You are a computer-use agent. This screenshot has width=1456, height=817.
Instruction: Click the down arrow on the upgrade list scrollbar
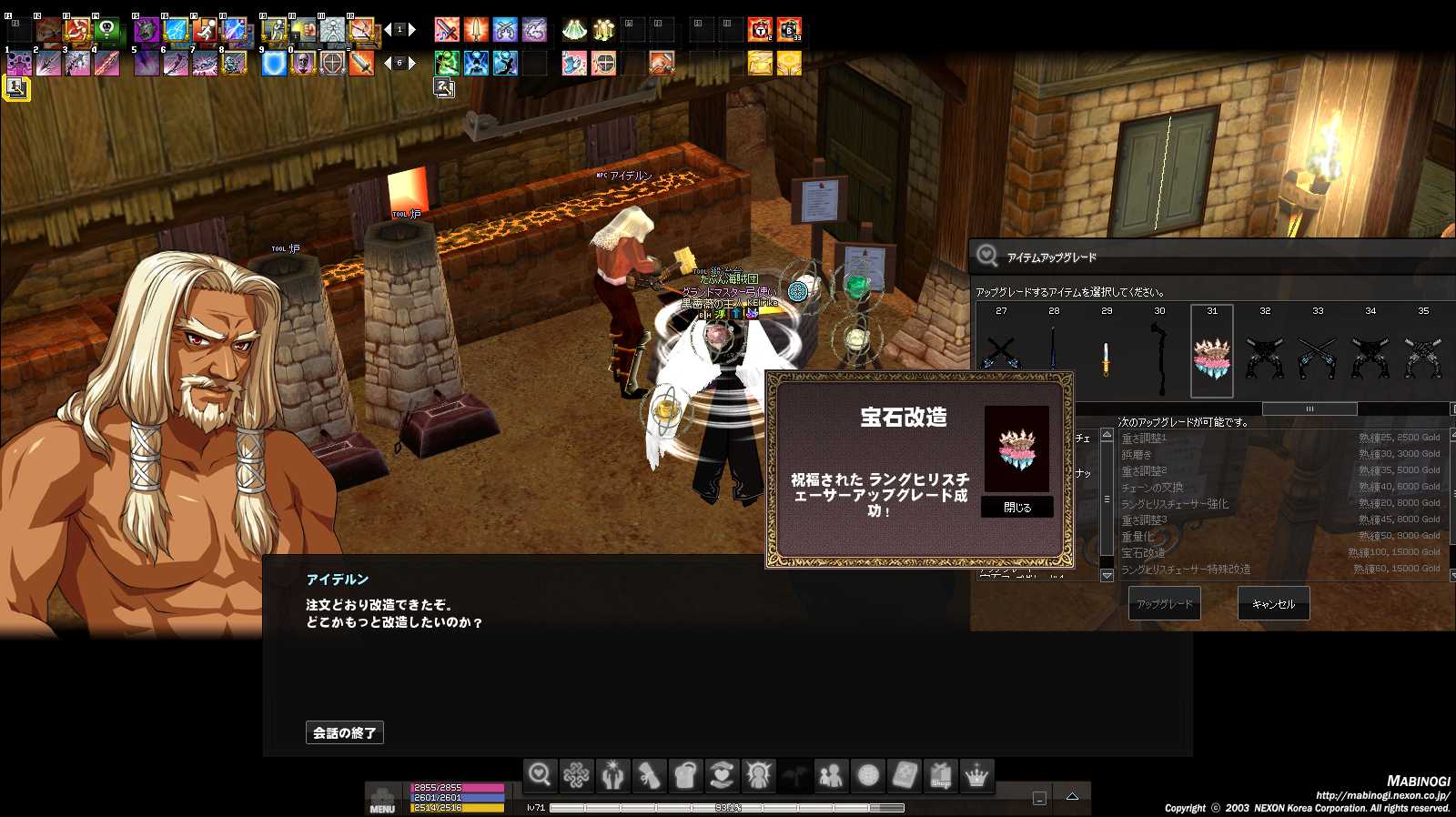[1107, 576]
